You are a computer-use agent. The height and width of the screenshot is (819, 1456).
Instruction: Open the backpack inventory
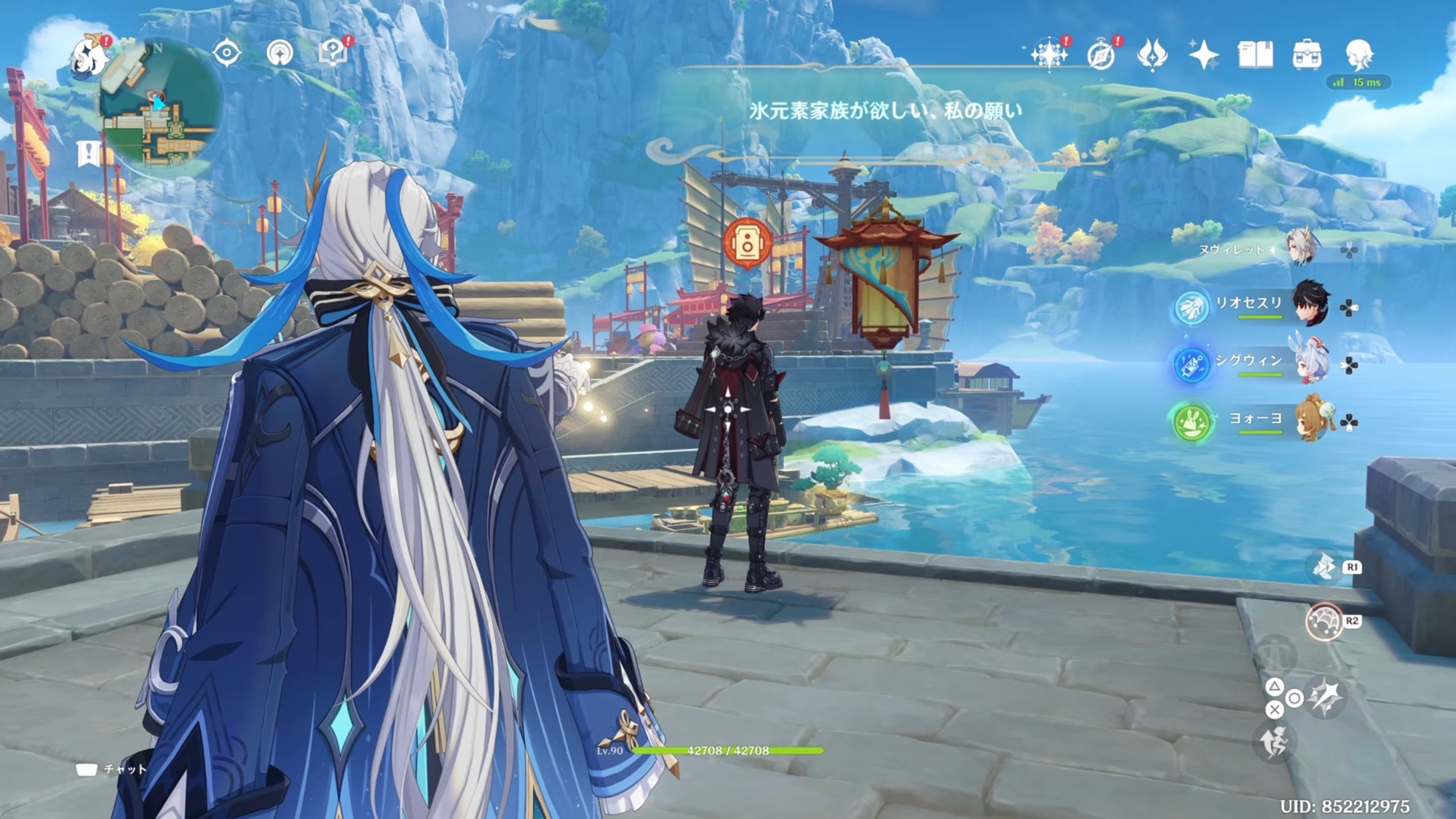click(x=1307, y=55)
